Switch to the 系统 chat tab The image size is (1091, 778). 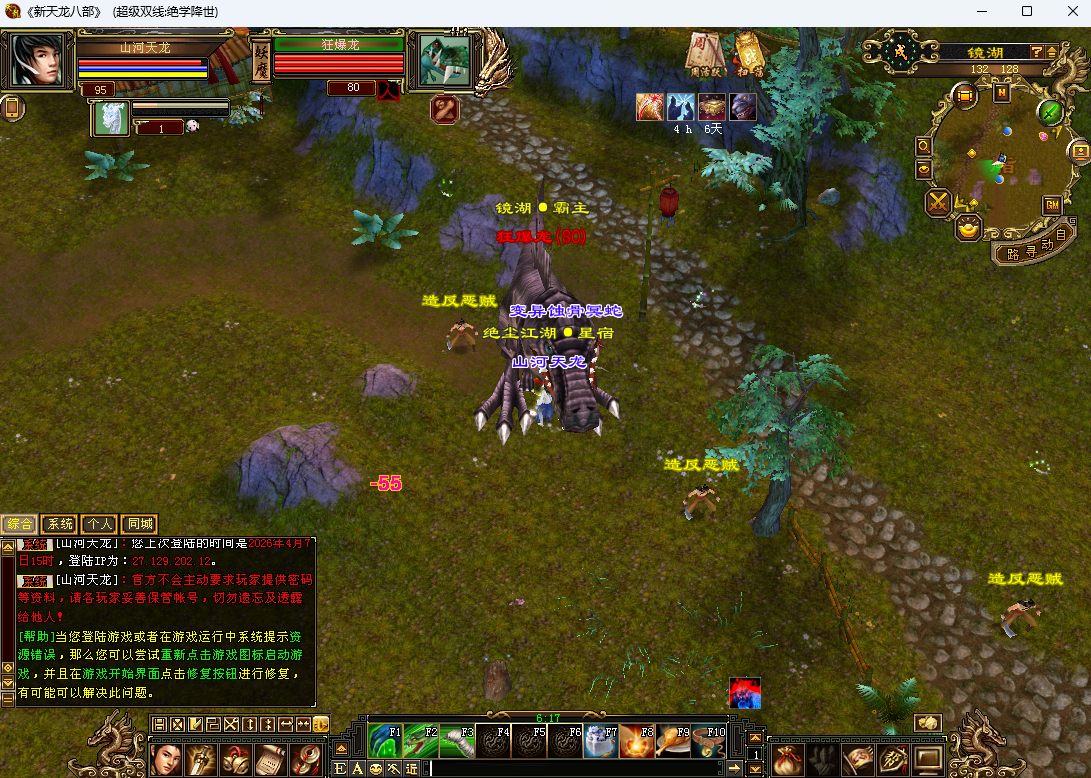coord(60,524)
